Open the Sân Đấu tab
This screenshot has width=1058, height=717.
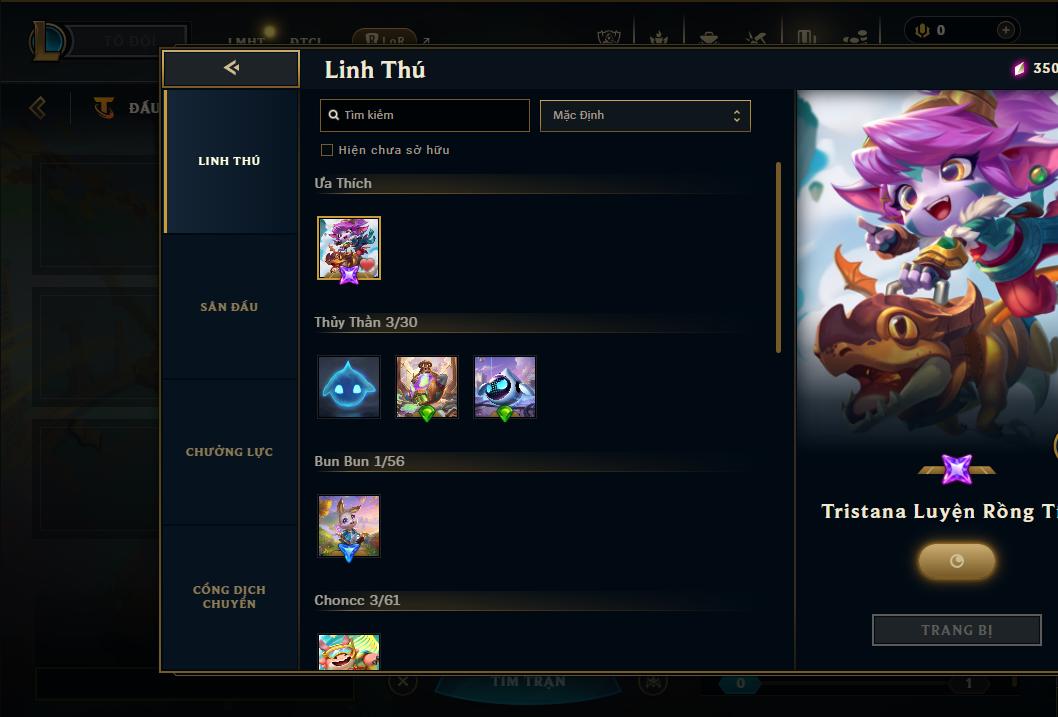pyautogui.click(x=229, y=307)
